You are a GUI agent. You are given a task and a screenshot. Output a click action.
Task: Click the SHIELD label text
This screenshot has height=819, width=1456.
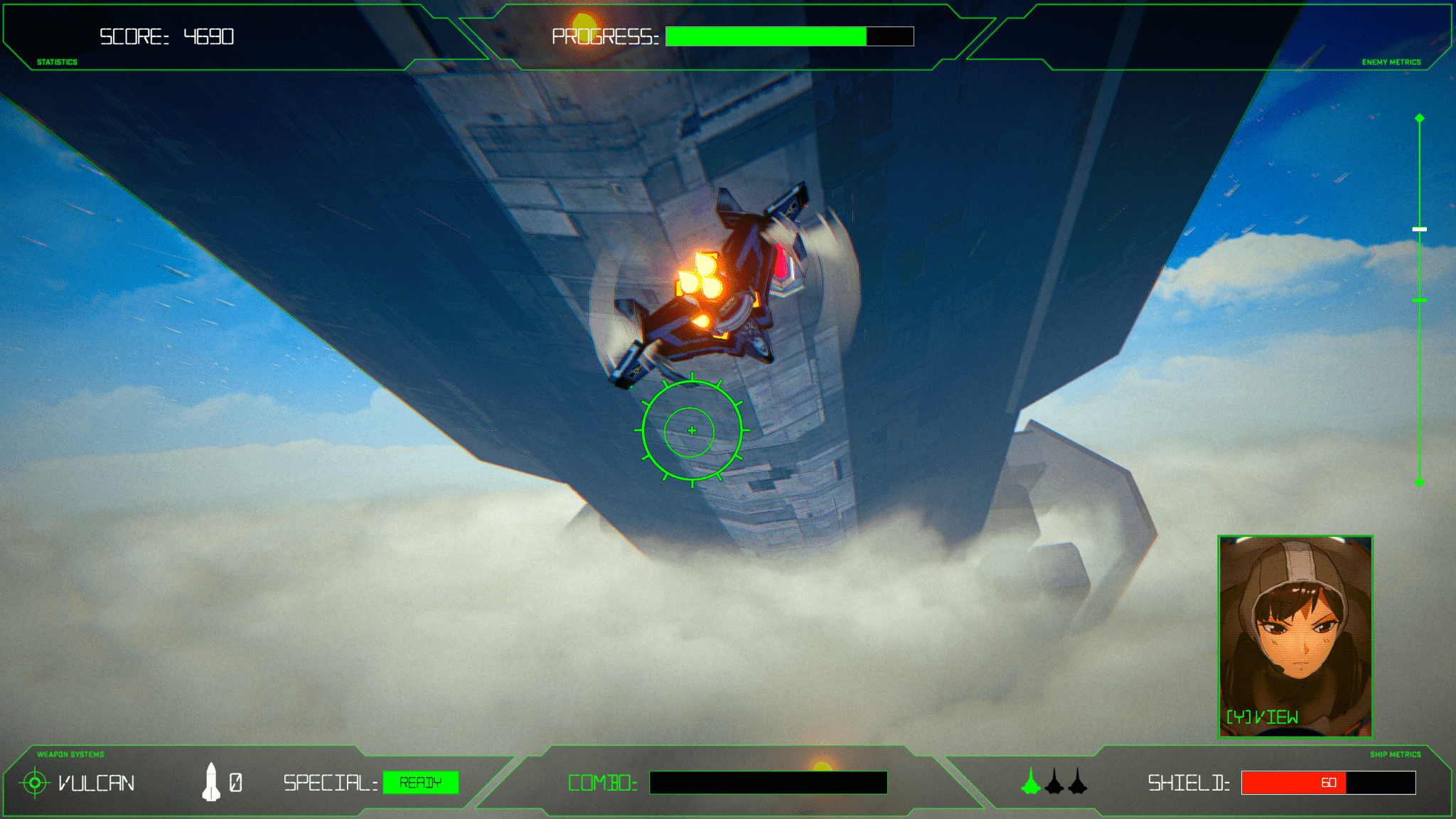pos(1189,783)
